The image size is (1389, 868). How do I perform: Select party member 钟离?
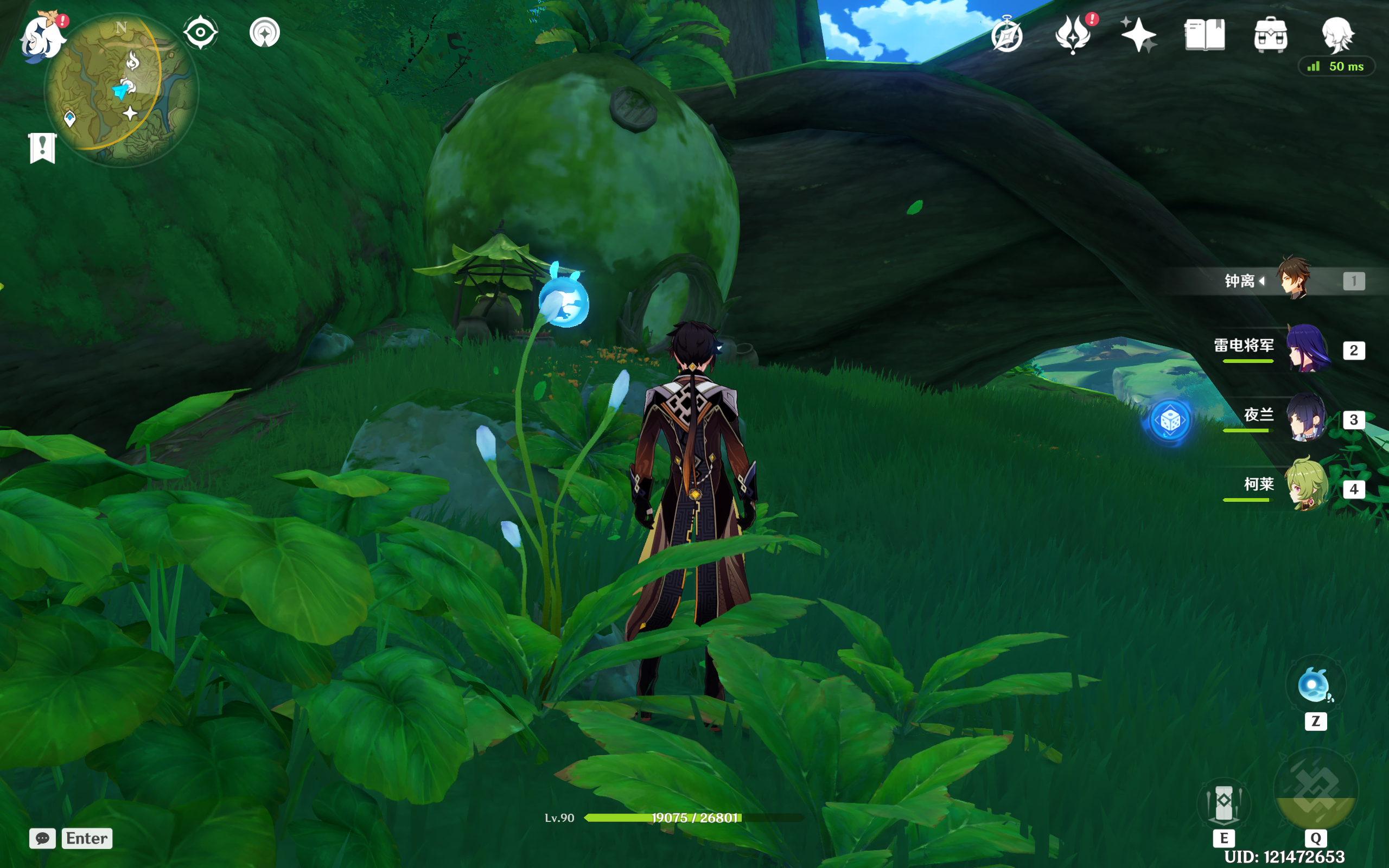(x=1294, y=279)
